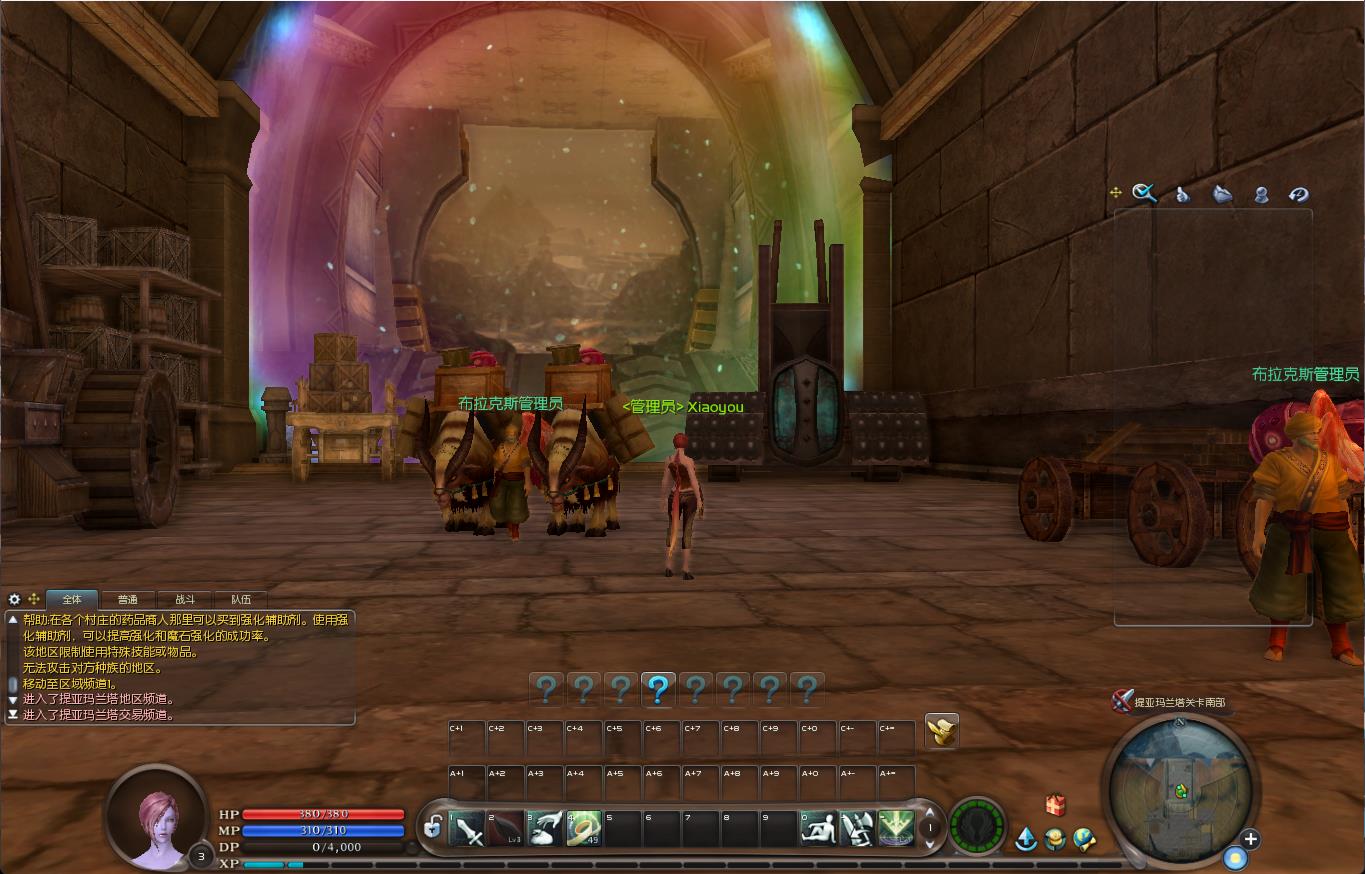Screen dimensions: 1365x874
Task: Use the dark slash skill in slot 2
Action: point(506,829)
